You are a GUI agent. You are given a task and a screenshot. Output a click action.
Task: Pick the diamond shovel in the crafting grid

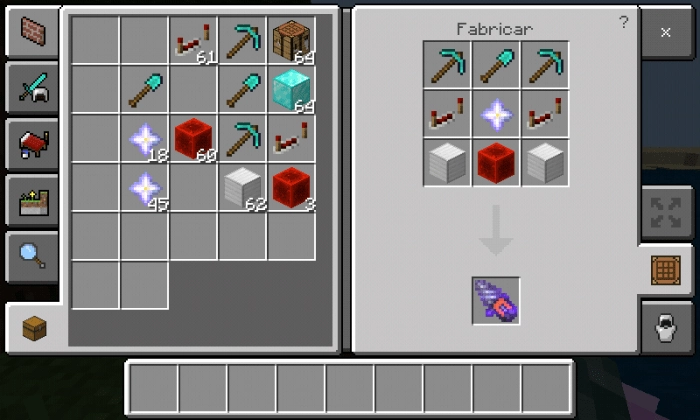(x=496, y=65)
